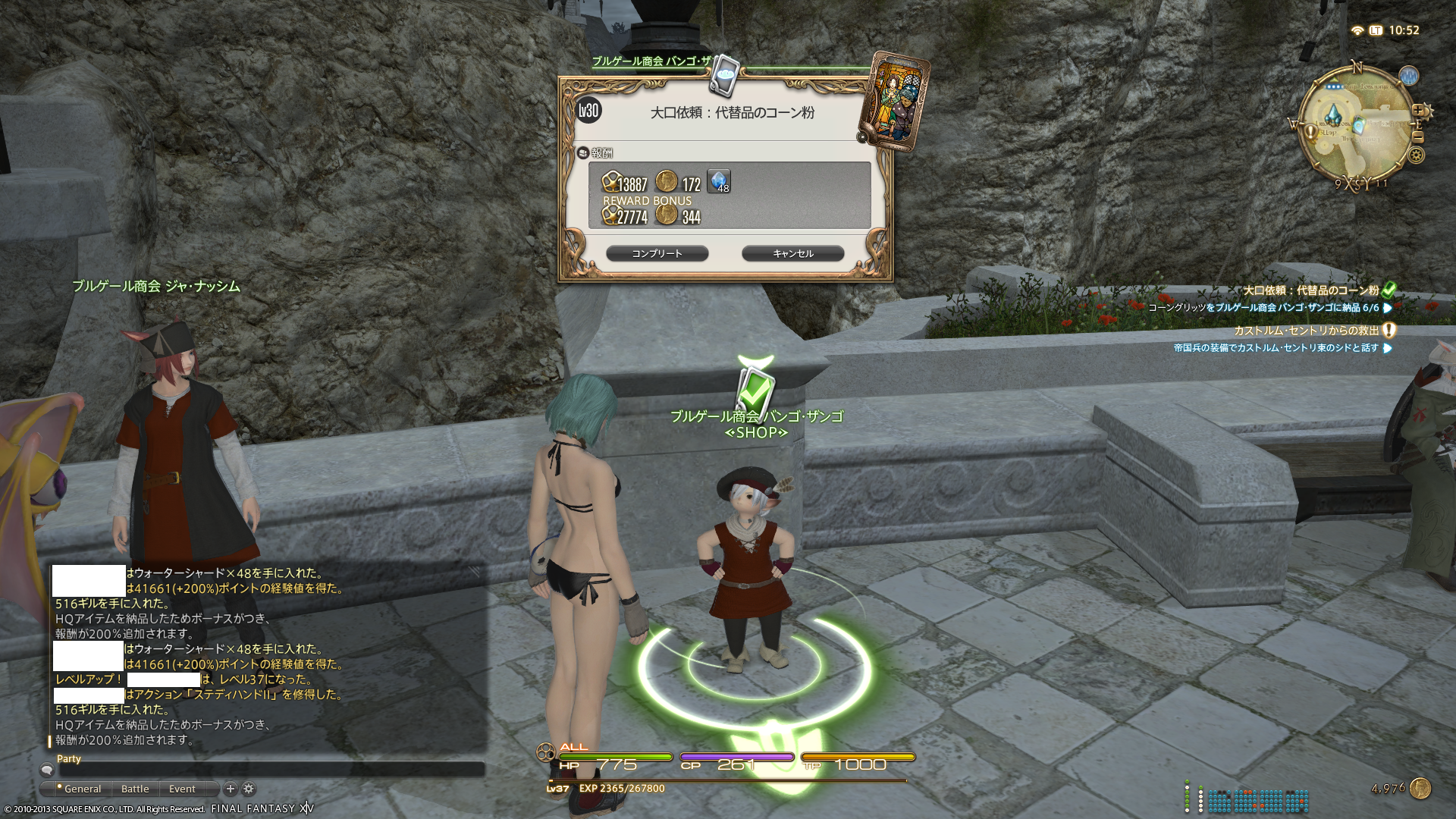
Task: Click the gil coin currency icon
Action: 1420,789
